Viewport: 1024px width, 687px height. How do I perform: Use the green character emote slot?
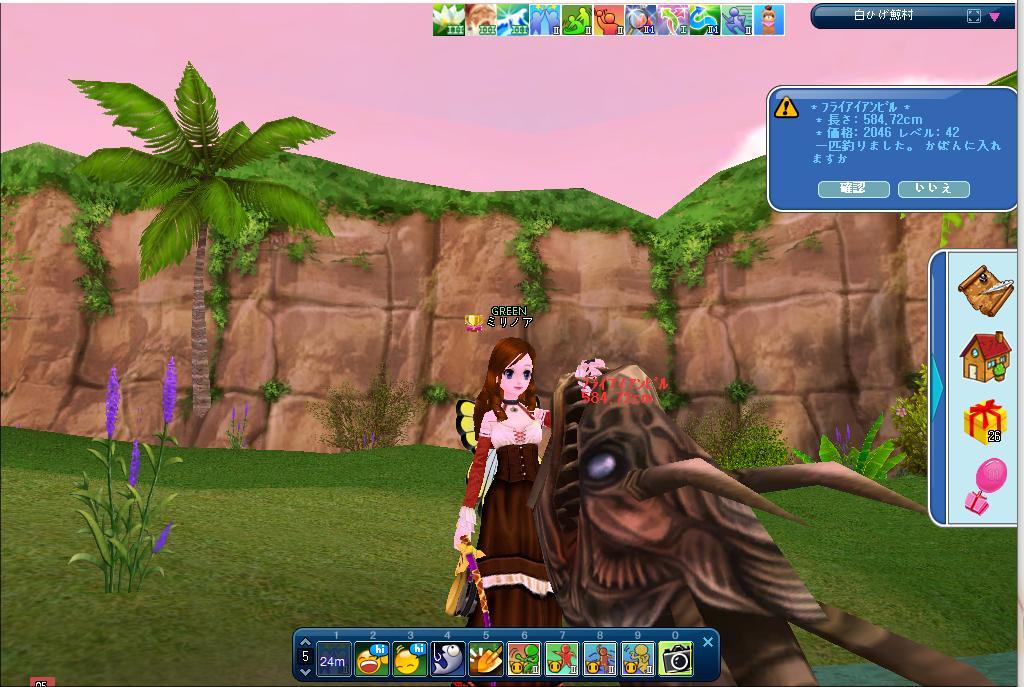(524, 659)
